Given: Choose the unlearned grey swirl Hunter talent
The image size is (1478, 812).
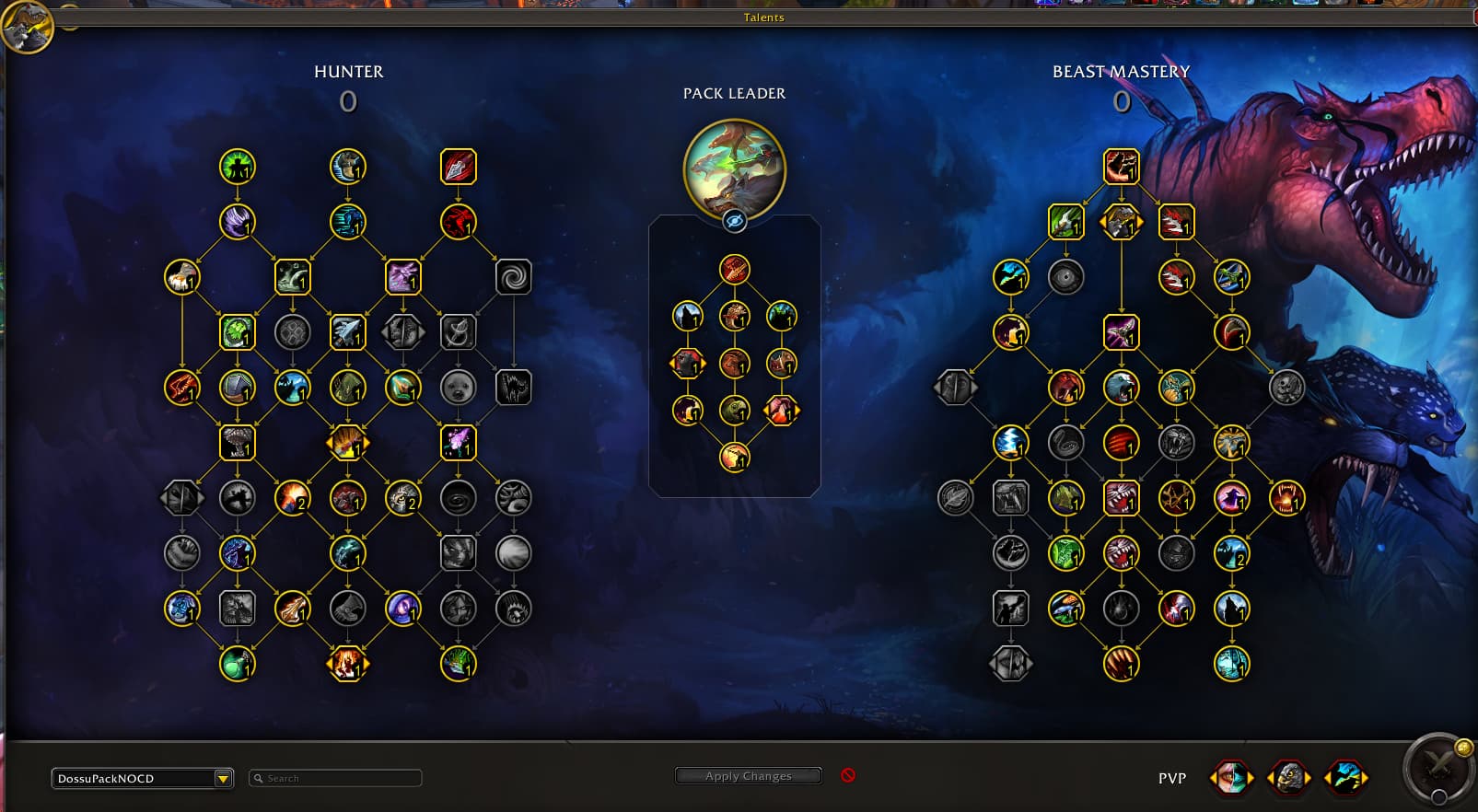Looking at the screenshot, I should click(513, 277).
